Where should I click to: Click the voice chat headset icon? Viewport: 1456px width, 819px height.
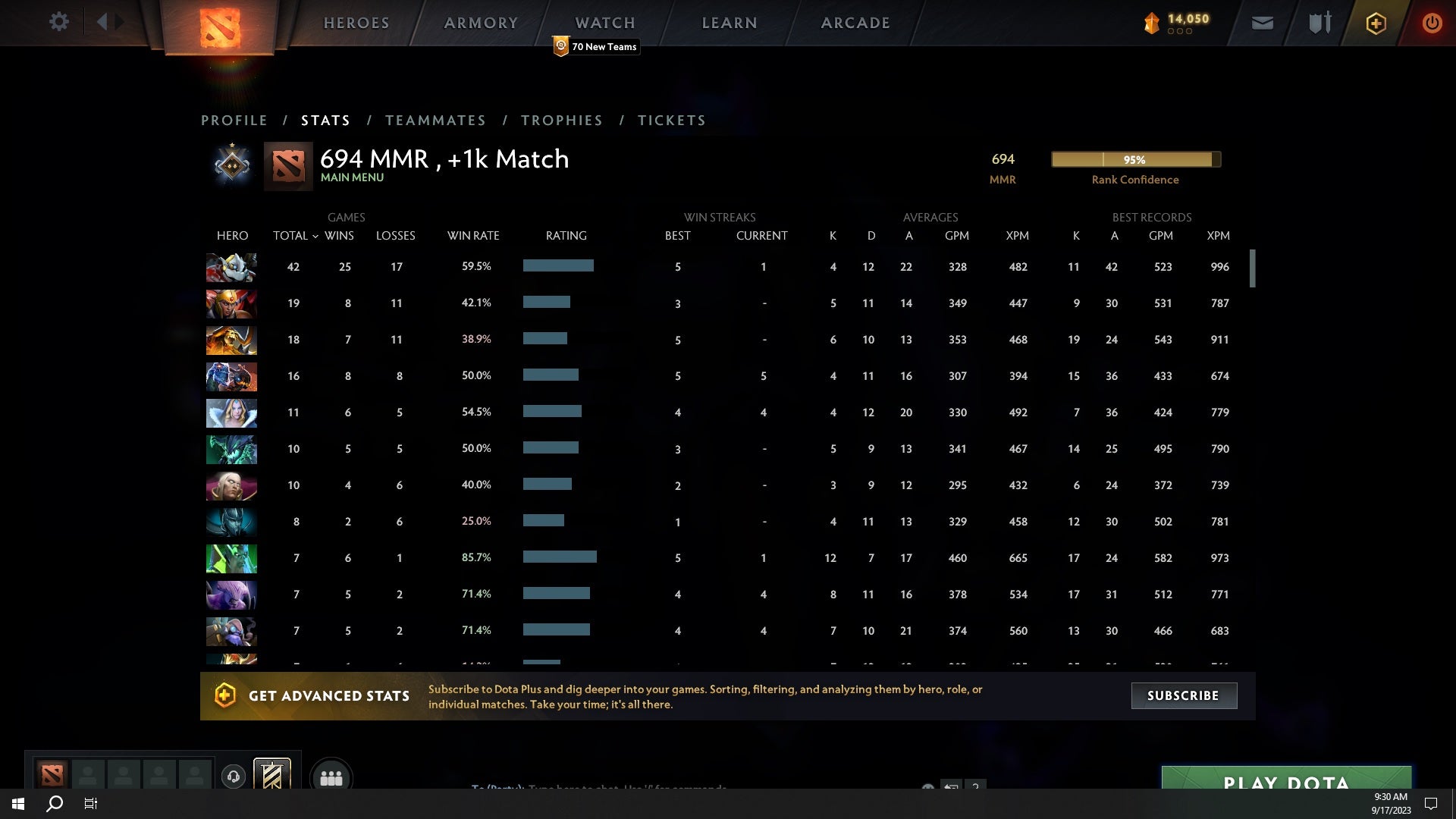coord(234,777)
